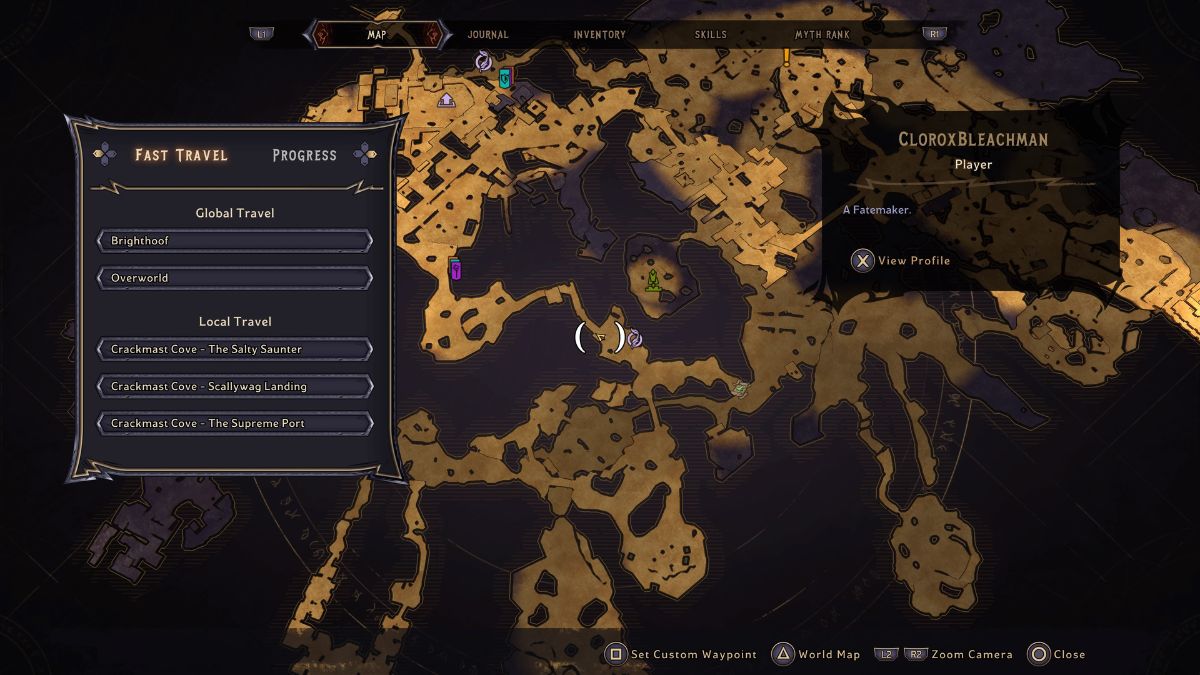Select the Map tab
Image resolution: width=1200 pixels, height=675 pixels.
point(377,34)
